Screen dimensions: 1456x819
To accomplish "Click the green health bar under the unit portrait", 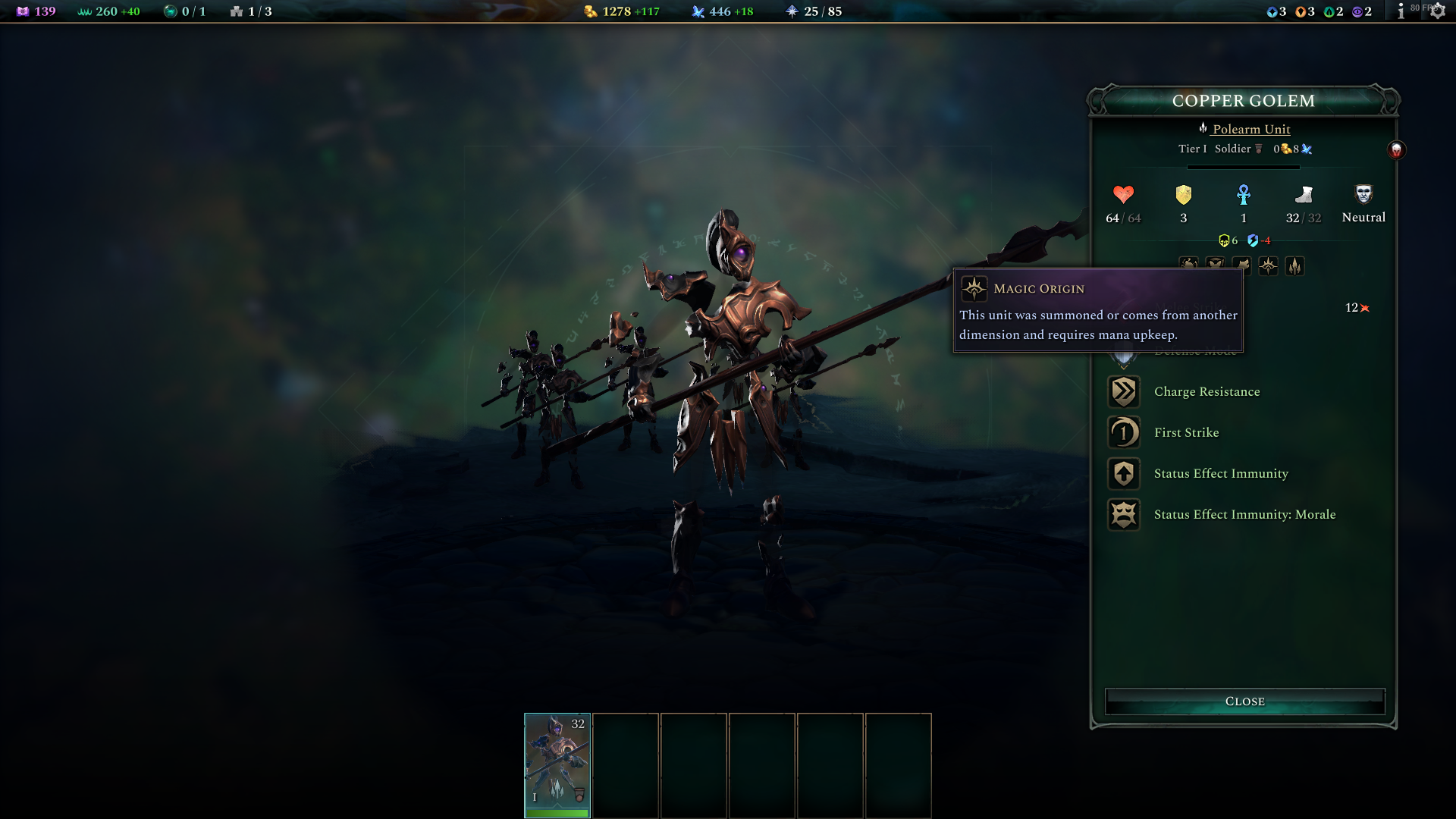I will coord(557,811).
